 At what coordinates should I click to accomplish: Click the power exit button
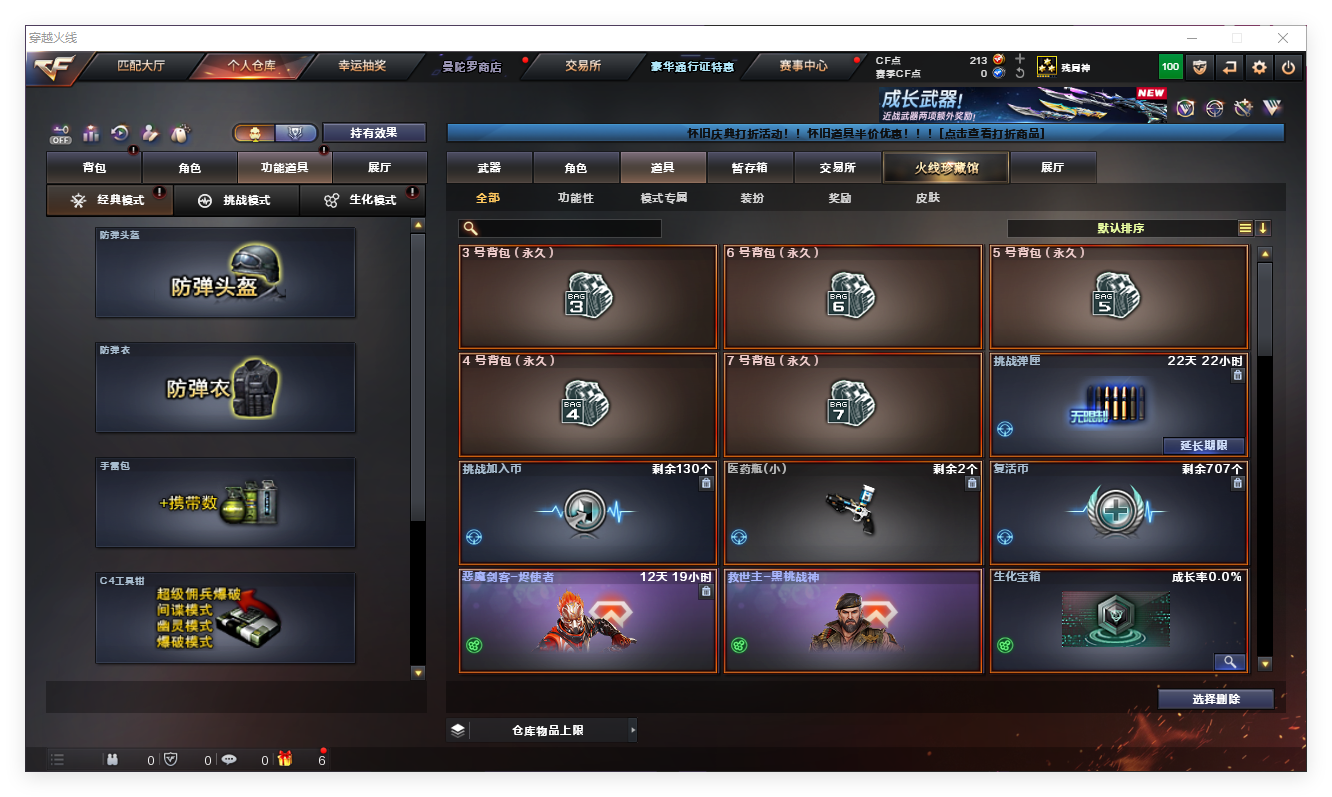pos(1288,68)
